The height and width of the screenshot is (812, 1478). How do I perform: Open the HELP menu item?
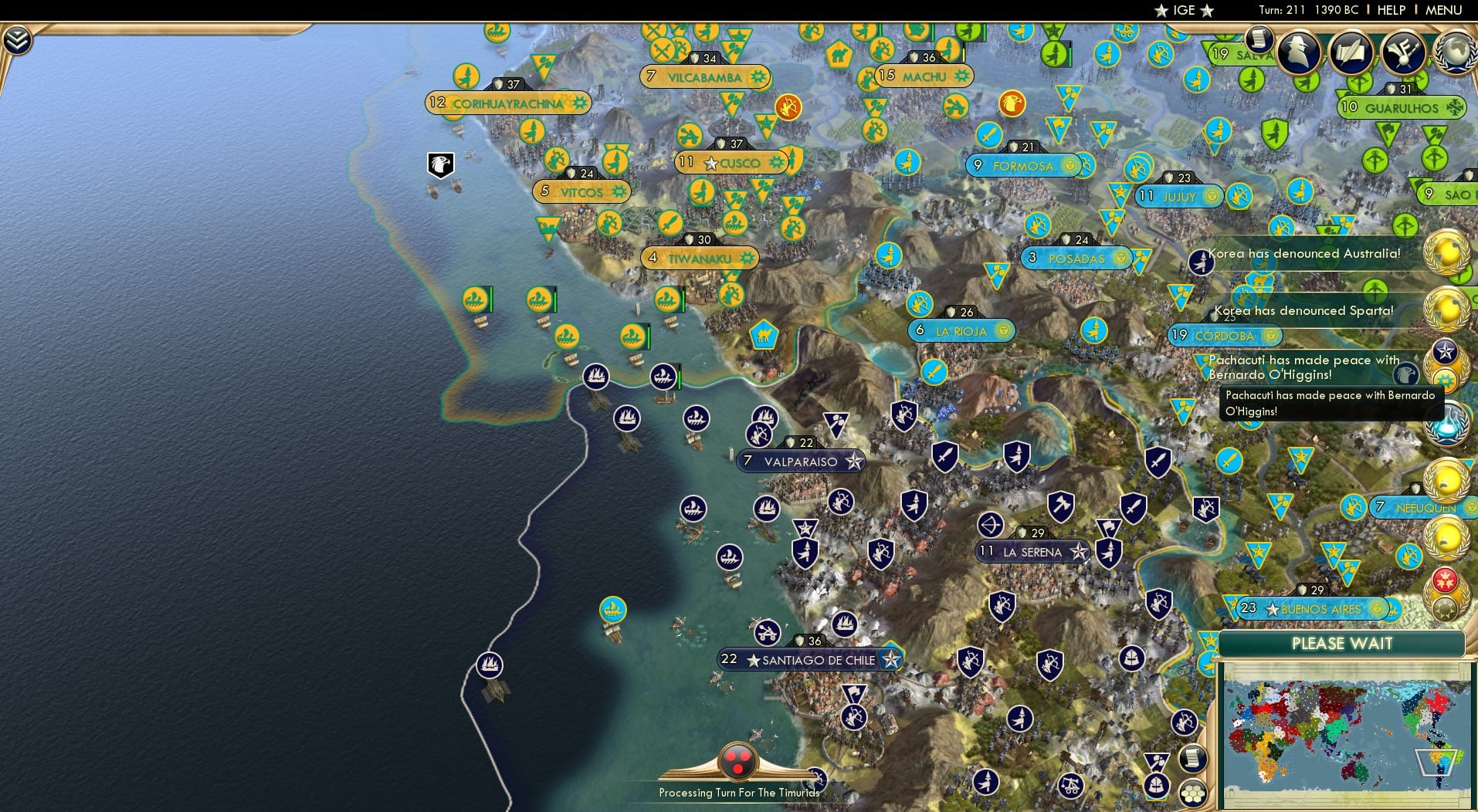click(x=1390, y=10)
